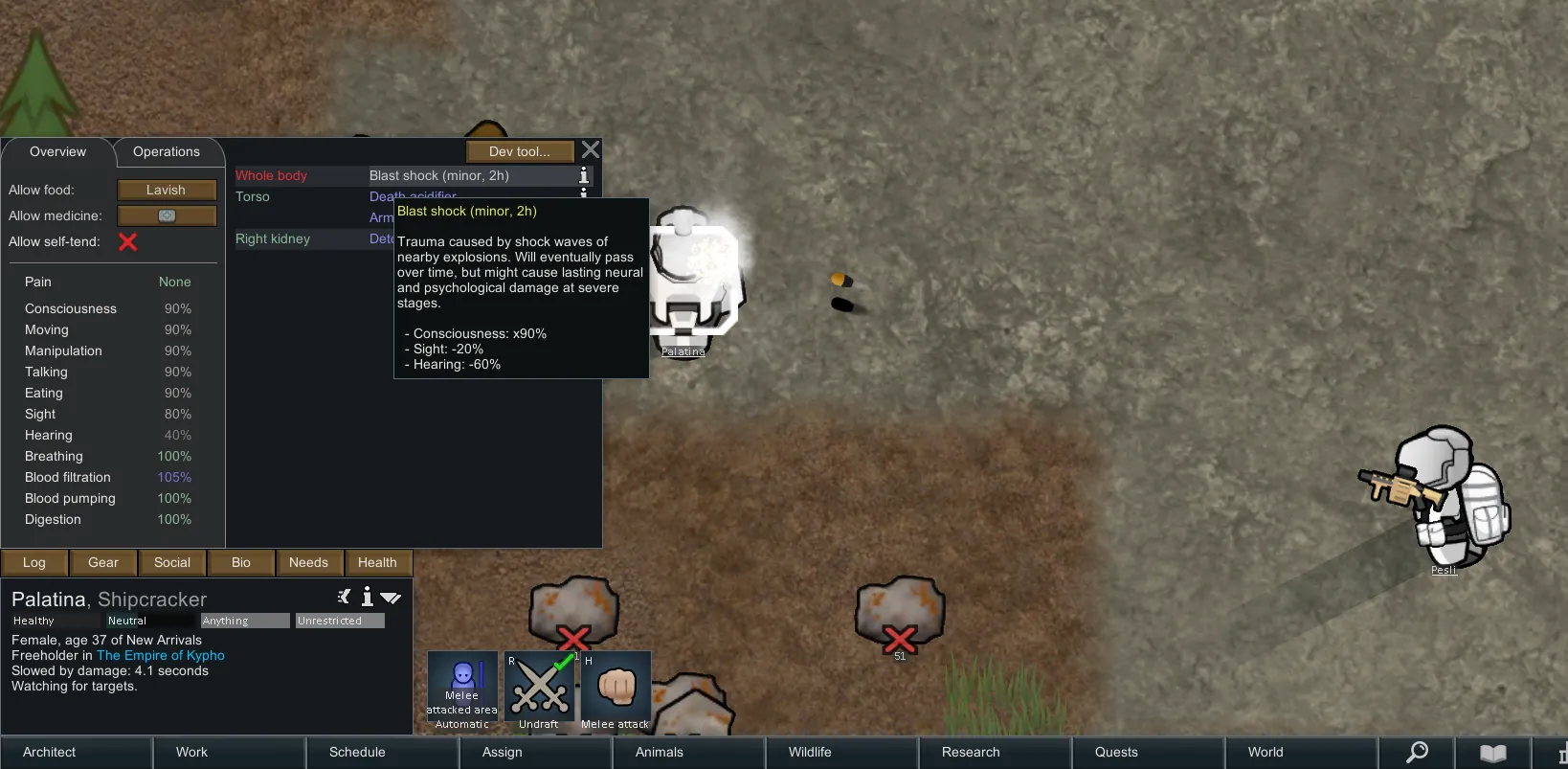Open the Architect menu
Viewport: 1568px width, 769px height.
coord(50,753)
